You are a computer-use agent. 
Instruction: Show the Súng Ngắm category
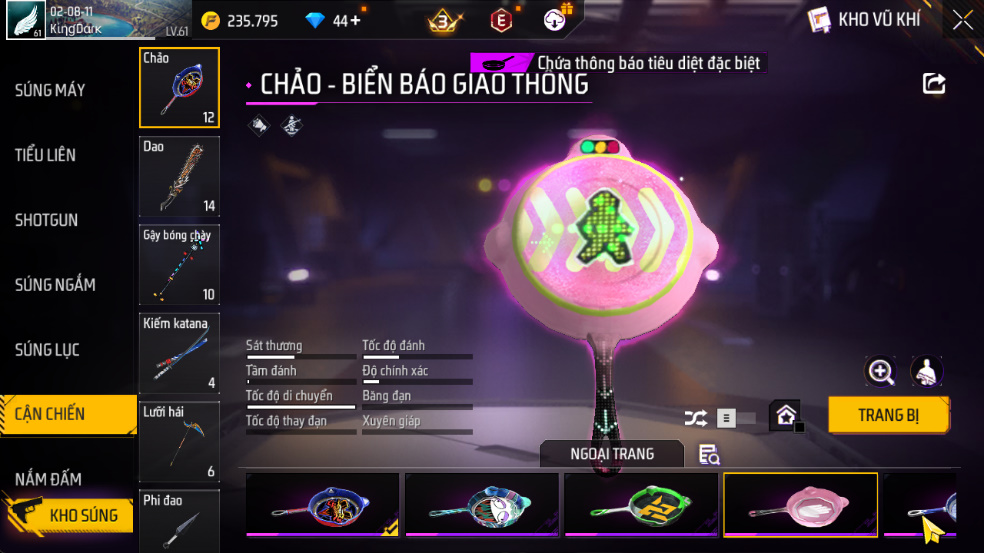(55, 285)
